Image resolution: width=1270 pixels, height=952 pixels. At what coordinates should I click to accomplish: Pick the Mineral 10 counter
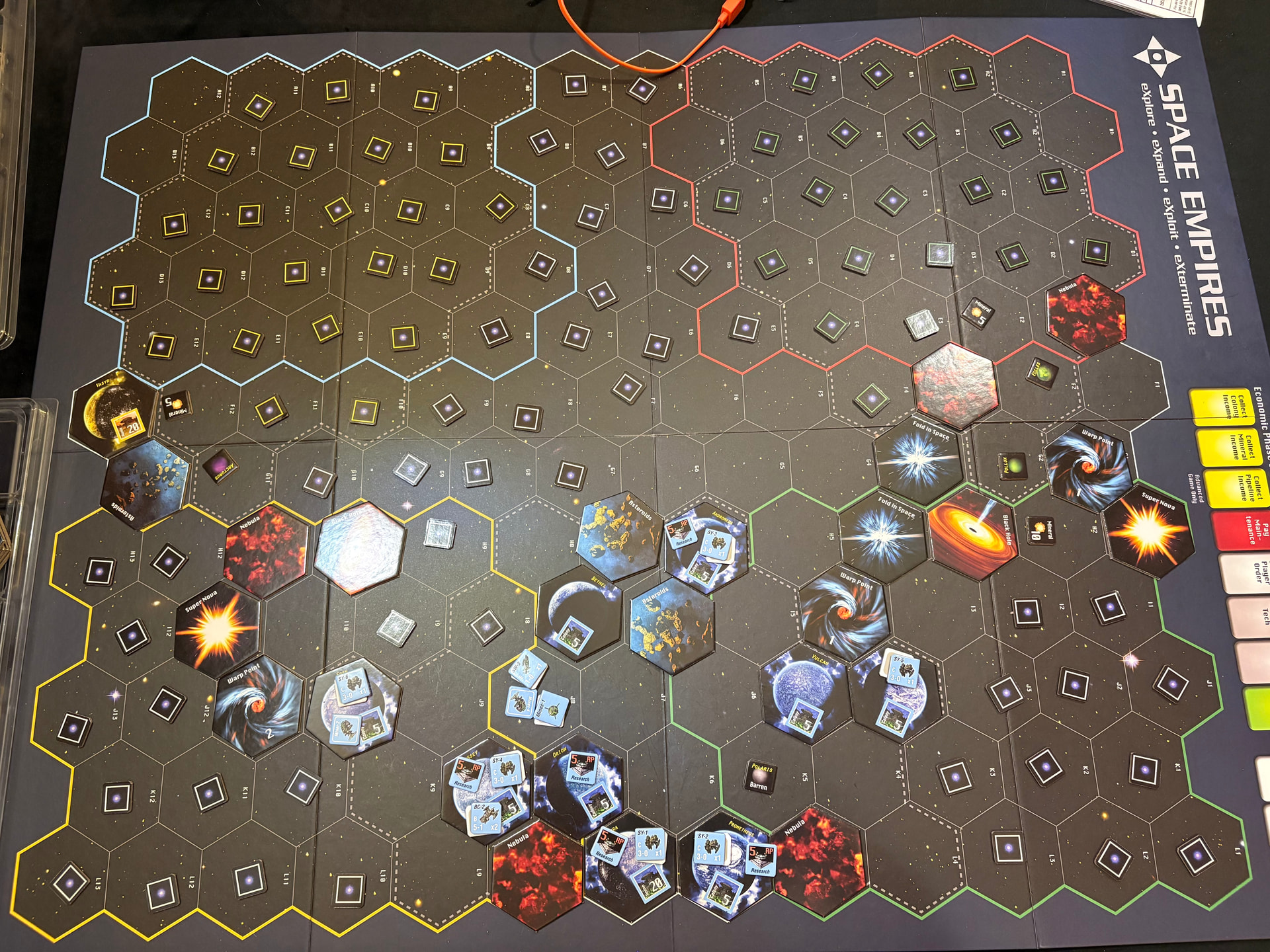[x=1039, y=530]
